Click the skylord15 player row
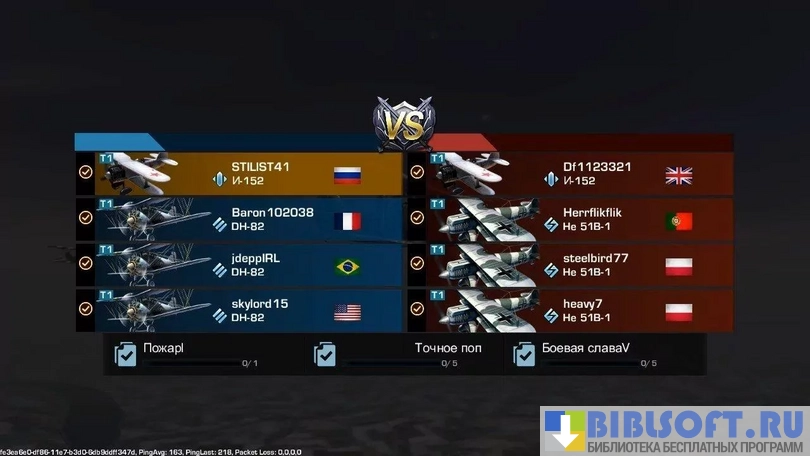This screenshot has width=810, height=456. click(240, 310)
